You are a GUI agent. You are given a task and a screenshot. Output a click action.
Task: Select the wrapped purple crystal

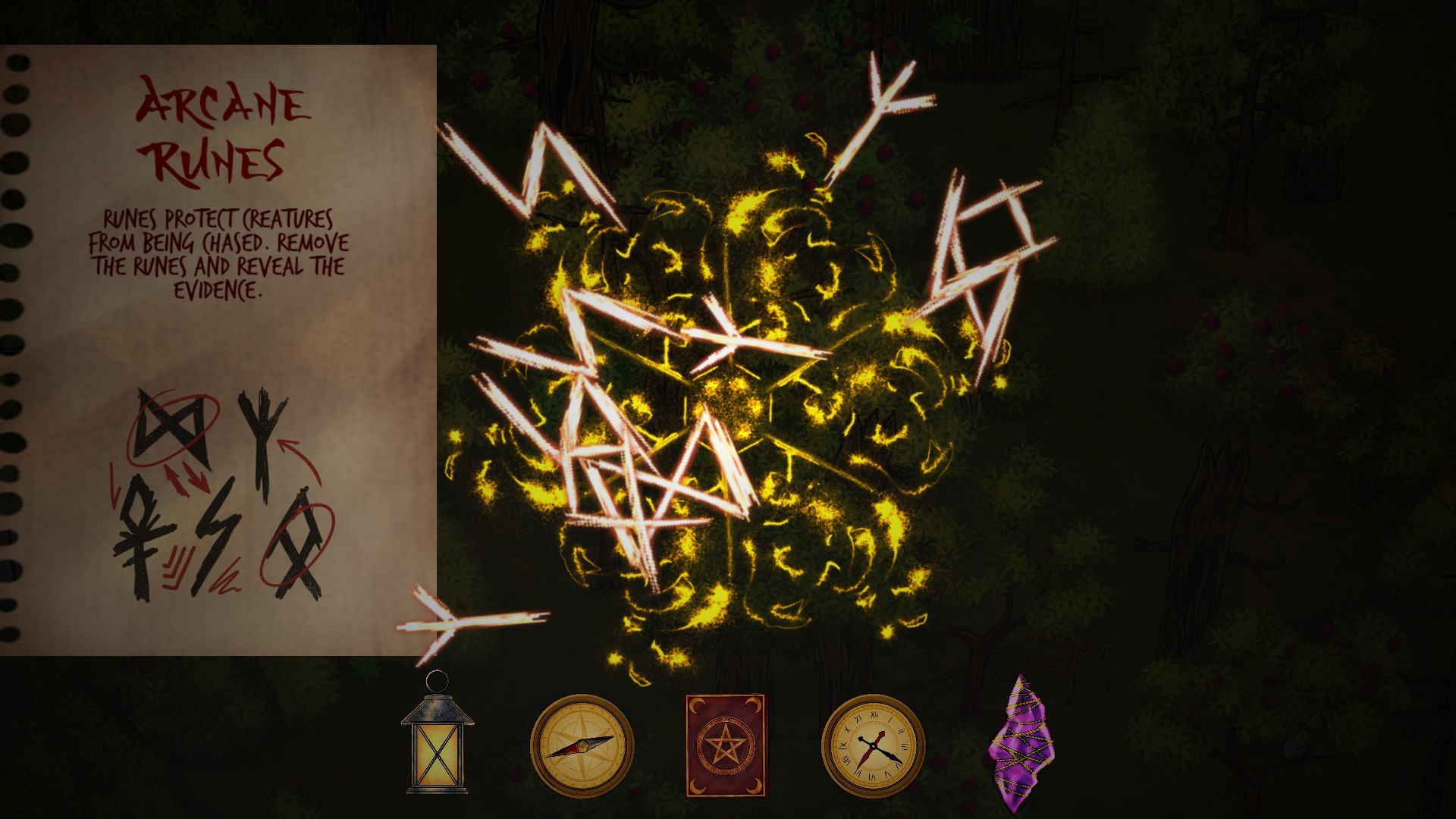1022,747
